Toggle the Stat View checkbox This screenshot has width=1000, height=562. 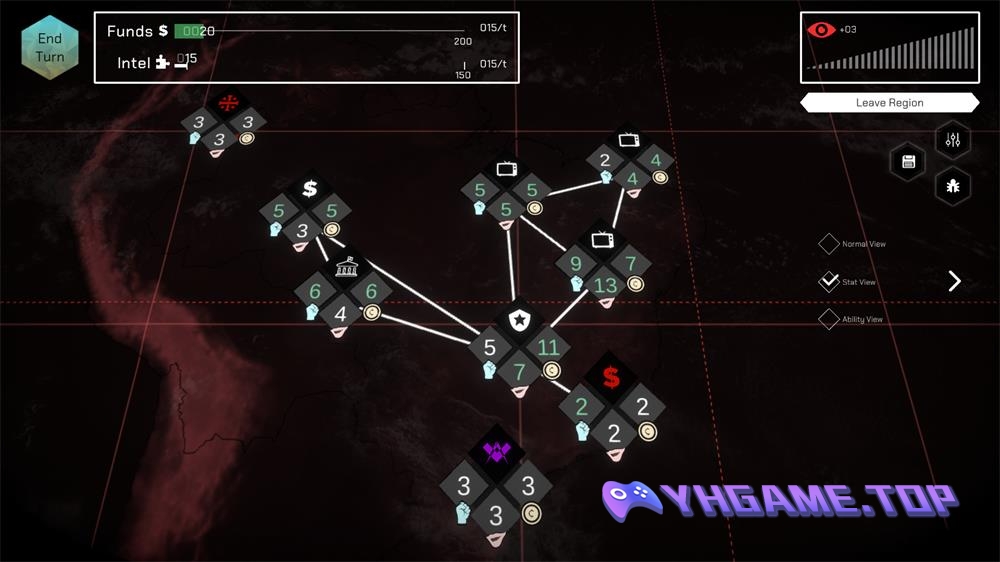tap(829, 282)
